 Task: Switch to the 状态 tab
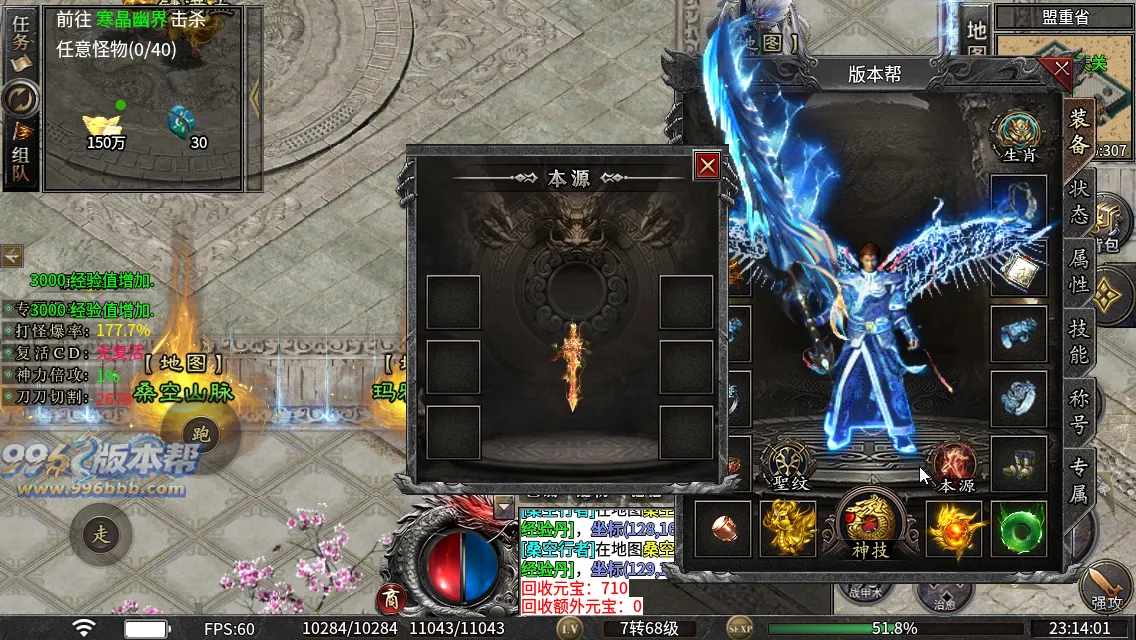[x=1080, y=201]
